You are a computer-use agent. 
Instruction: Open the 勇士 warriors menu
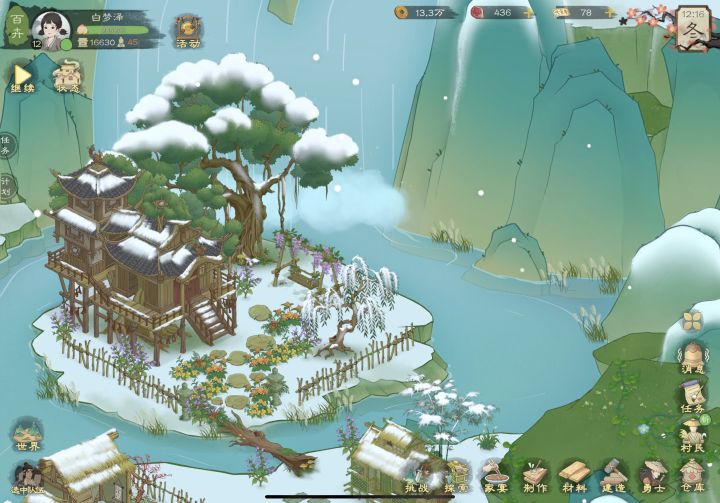[x=653, y=476]
